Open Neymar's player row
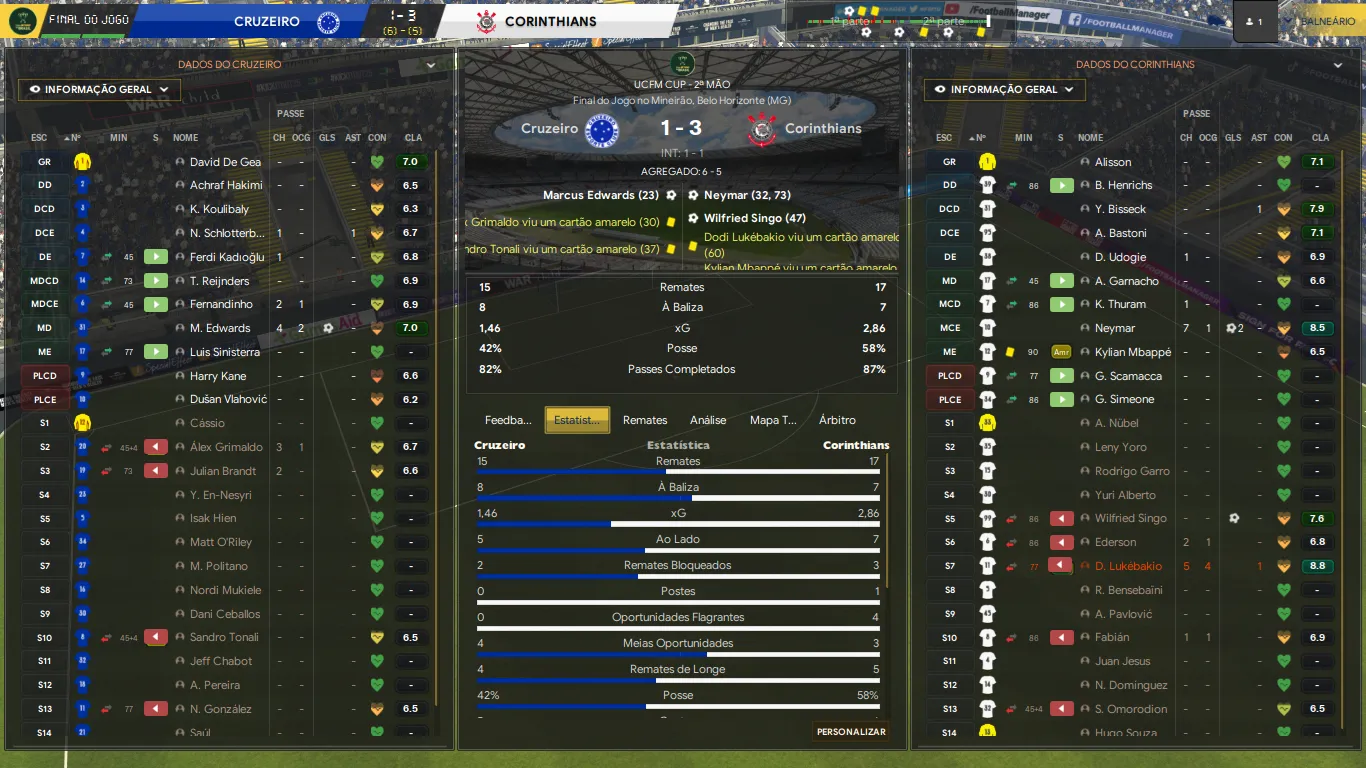The width and height of the screenshot is (1366, 768). click(1115, 328)
